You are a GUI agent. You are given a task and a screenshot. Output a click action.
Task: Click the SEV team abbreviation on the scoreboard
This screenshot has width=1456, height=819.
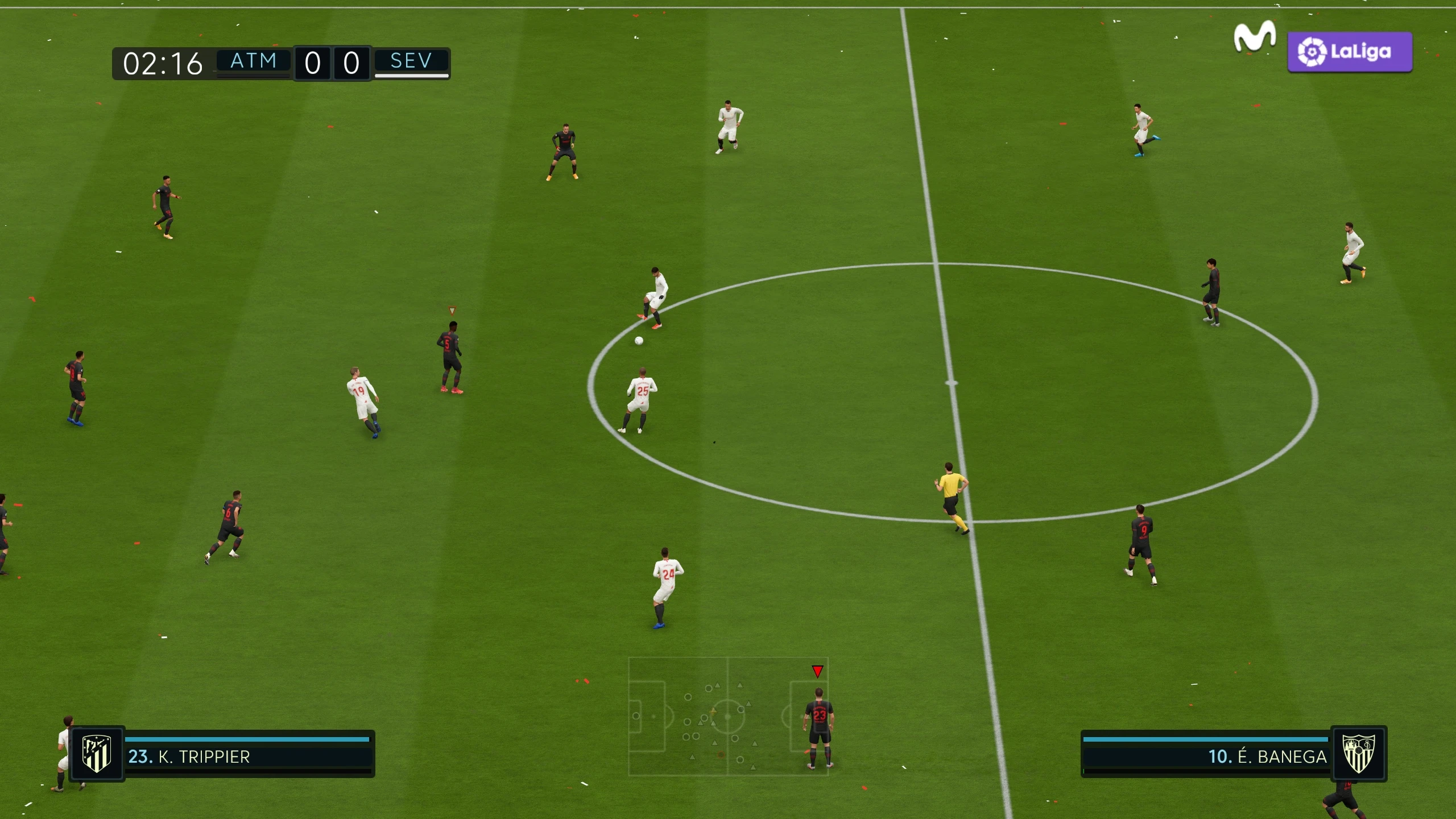click(411, 61)
